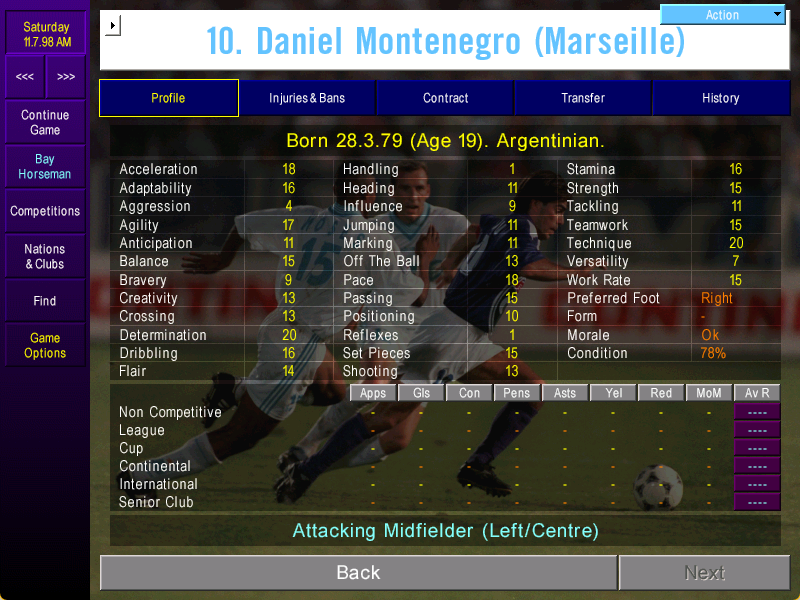Image resolution: width=800 pixels, height=600 pixels.
Task: Click the Continue Game button
Action: click(45, 122)
